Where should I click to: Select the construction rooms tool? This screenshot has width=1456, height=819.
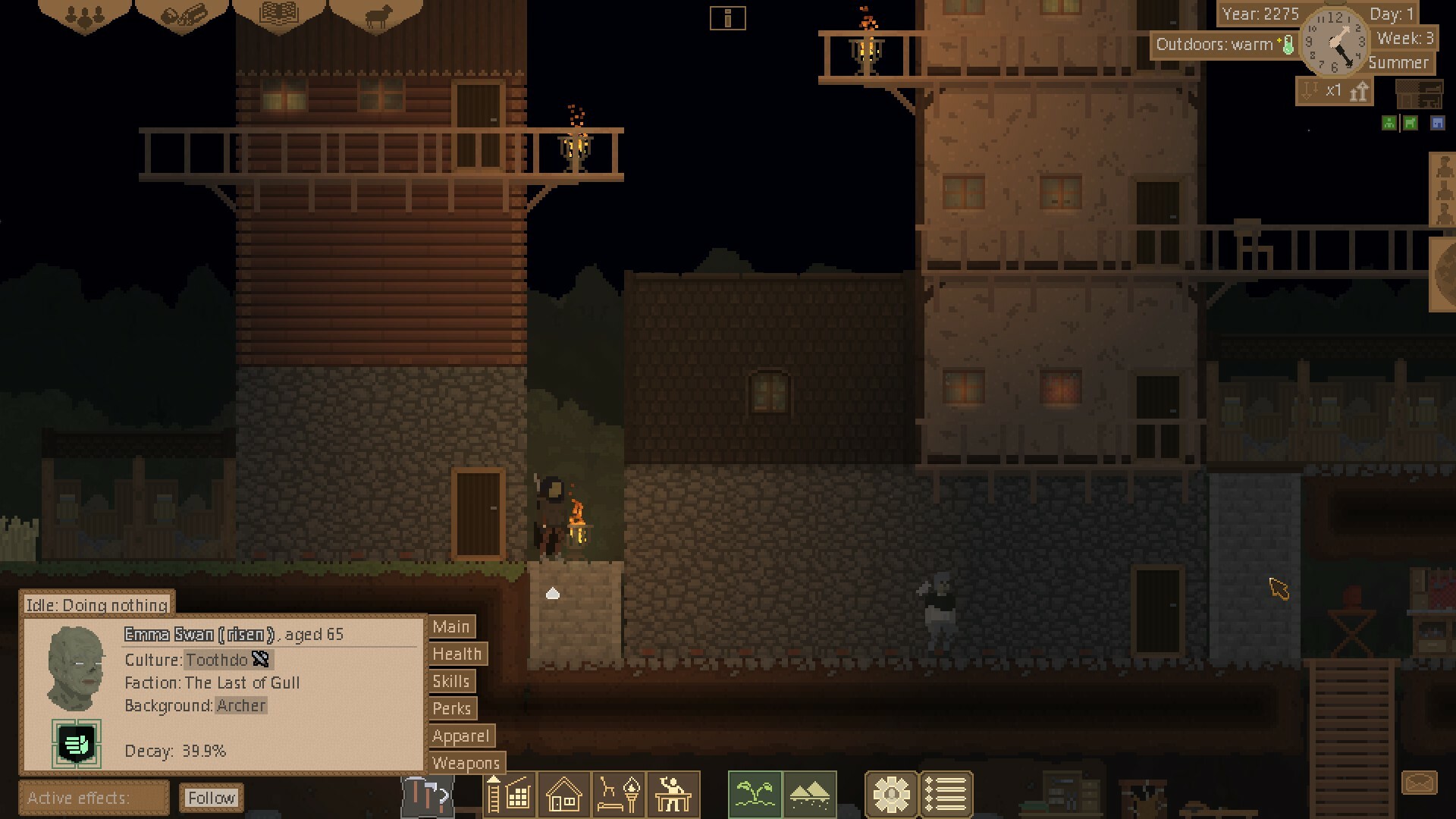510,795
